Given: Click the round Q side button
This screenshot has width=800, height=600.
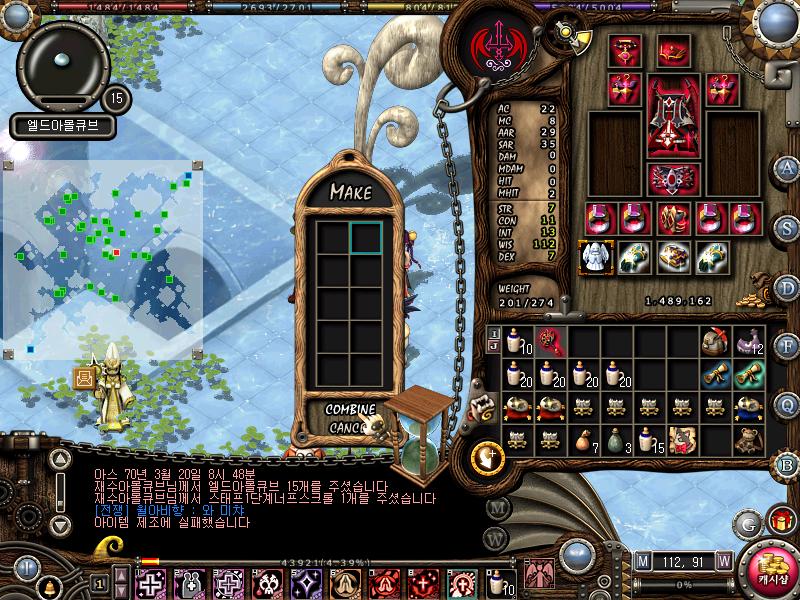Looking at the screenshot, I should [x=787, y=403].
